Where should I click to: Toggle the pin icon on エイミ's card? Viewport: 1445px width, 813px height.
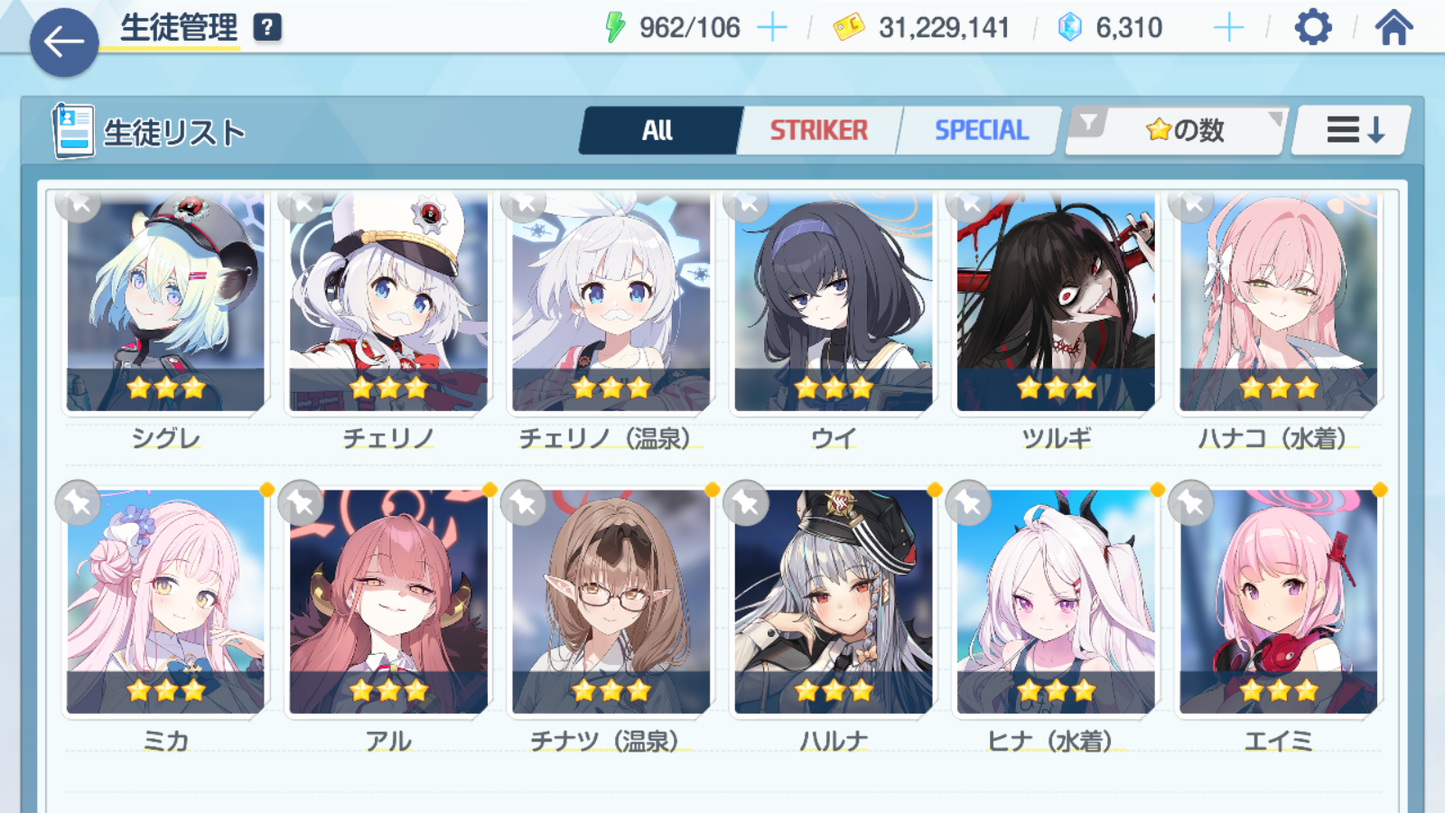point(1191,503)
